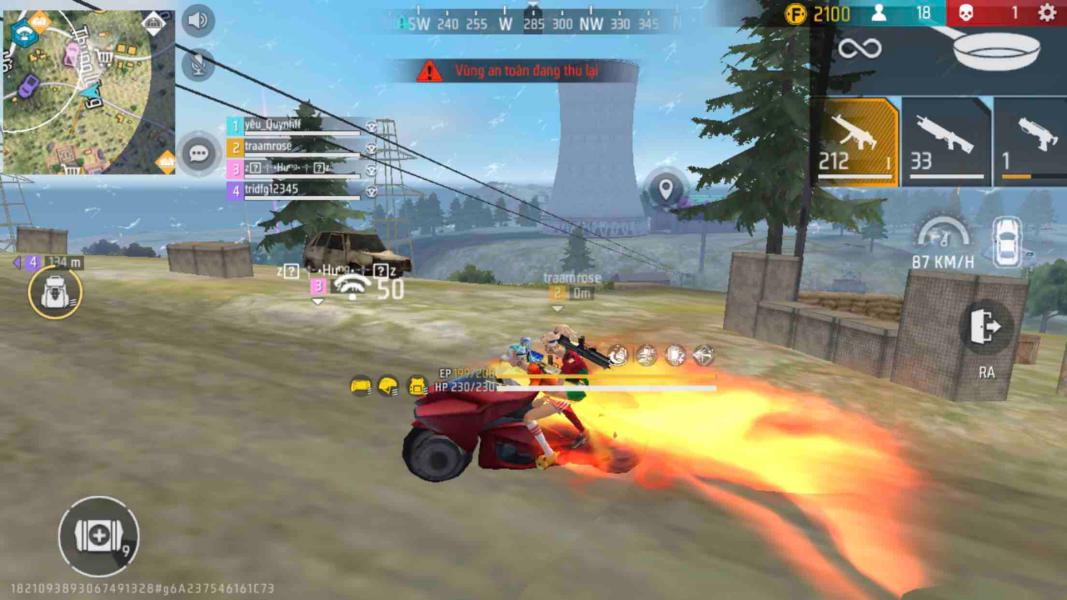The height and width of the screenshot is (600, 1067).
Task: Open the chat speech bubble
Action: [x=199, y=154]
